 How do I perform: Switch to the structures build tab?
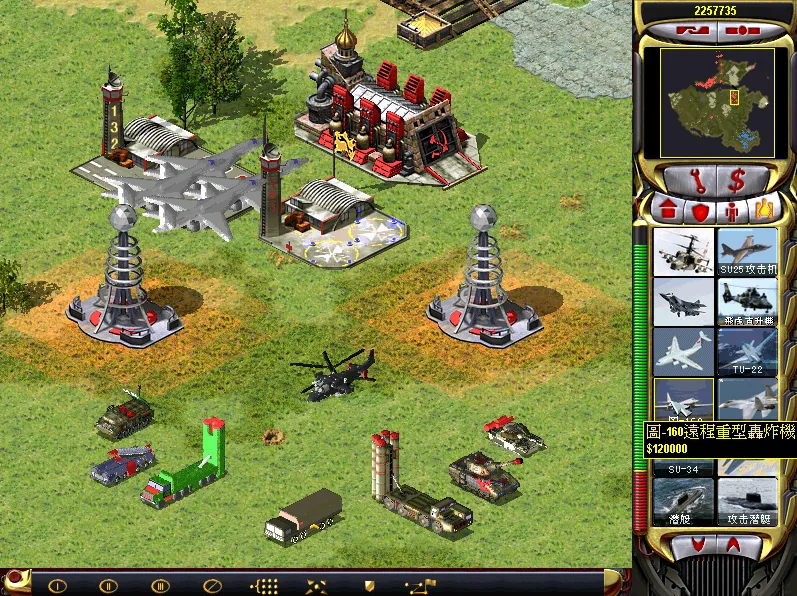pos(667,210)
